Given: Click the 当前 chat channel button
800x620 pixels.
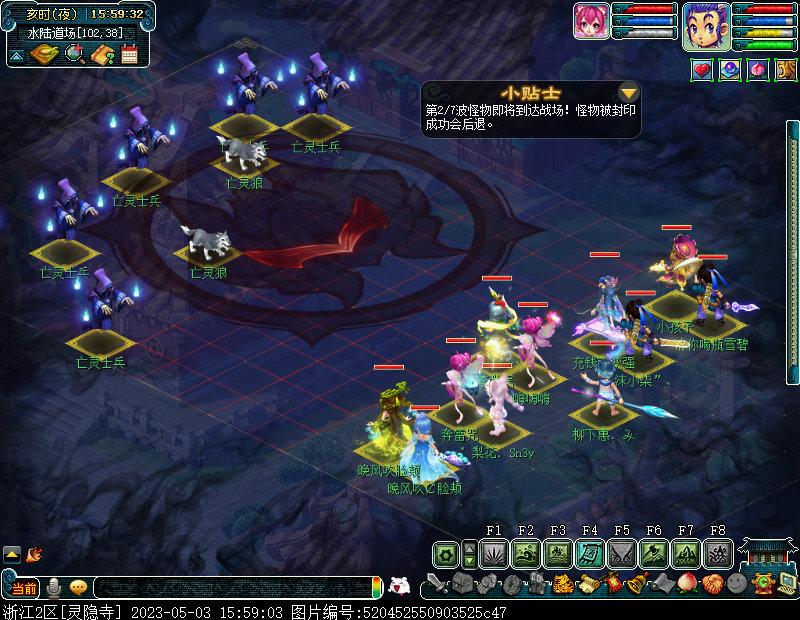Looking at the screenshot, I should [x=24, y=587].
